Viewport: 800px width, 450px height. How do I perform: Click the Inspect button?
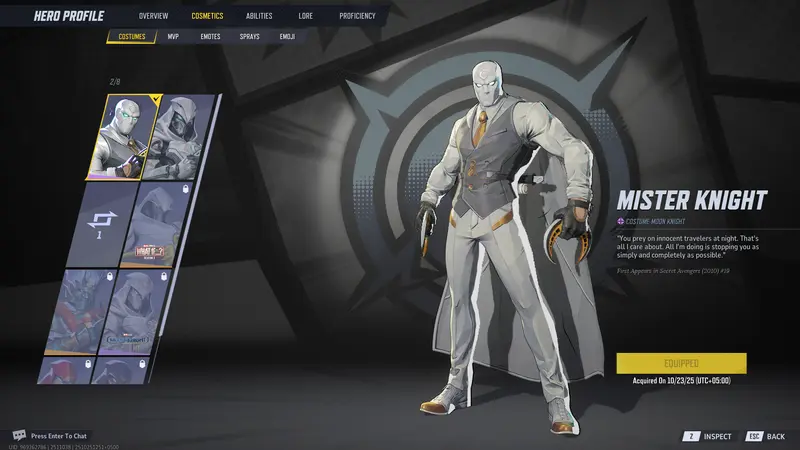[x=708, y=436]
